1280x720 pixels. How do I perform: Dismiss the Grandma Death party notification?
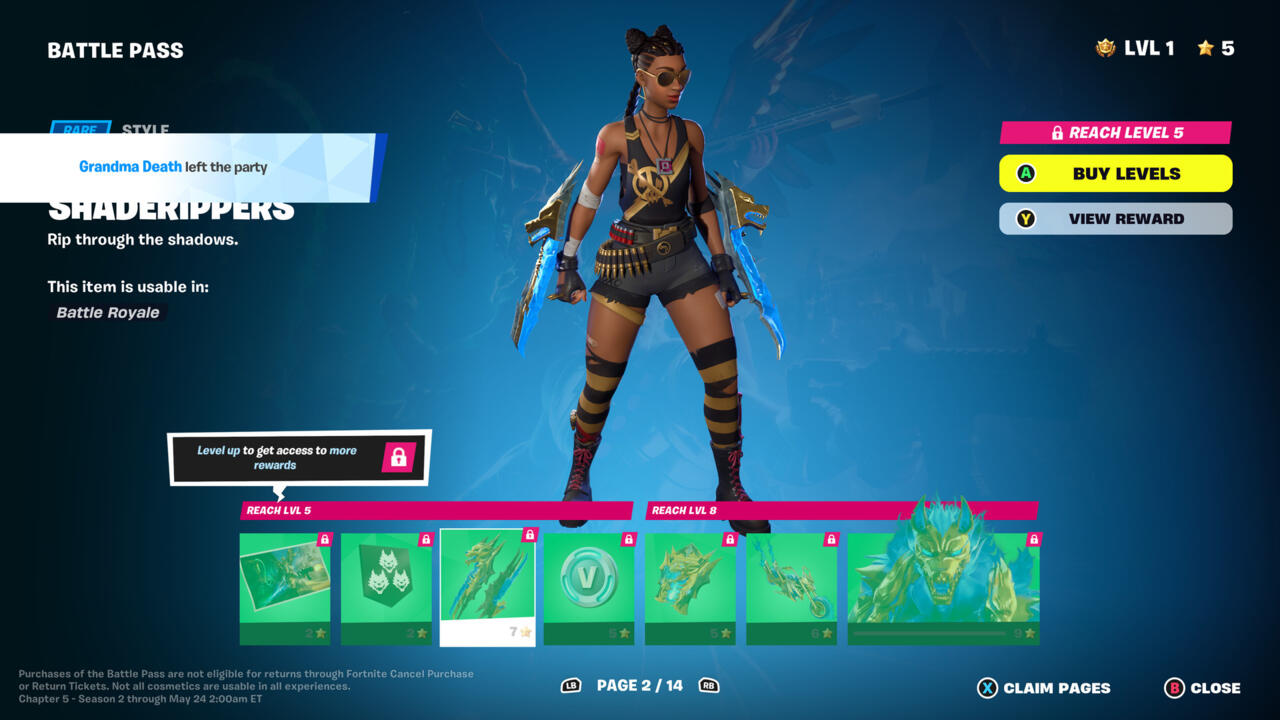pos(190,168)
